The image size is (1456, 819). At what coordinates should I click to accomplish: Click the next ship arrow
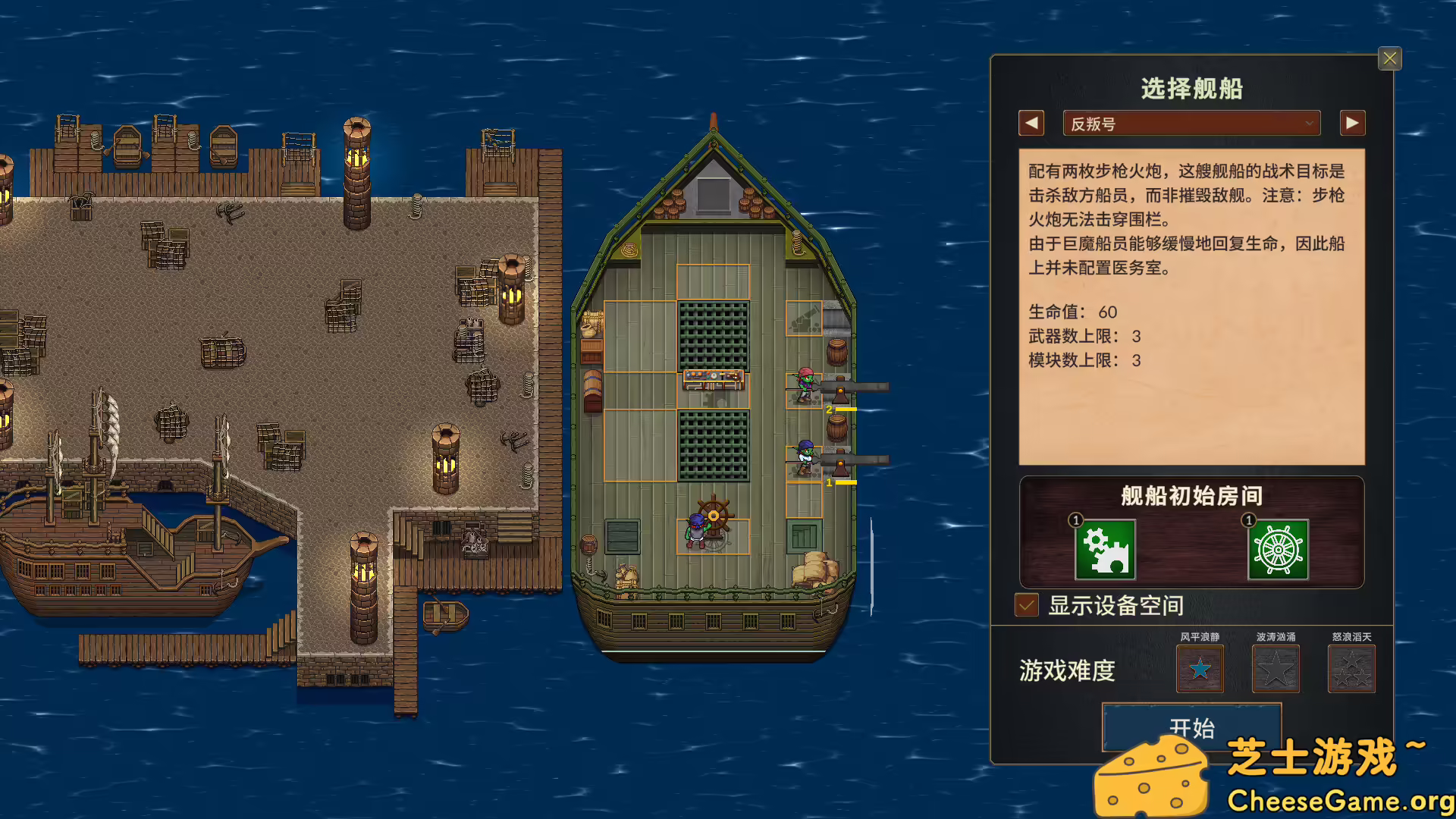(x=1352, y=122)
